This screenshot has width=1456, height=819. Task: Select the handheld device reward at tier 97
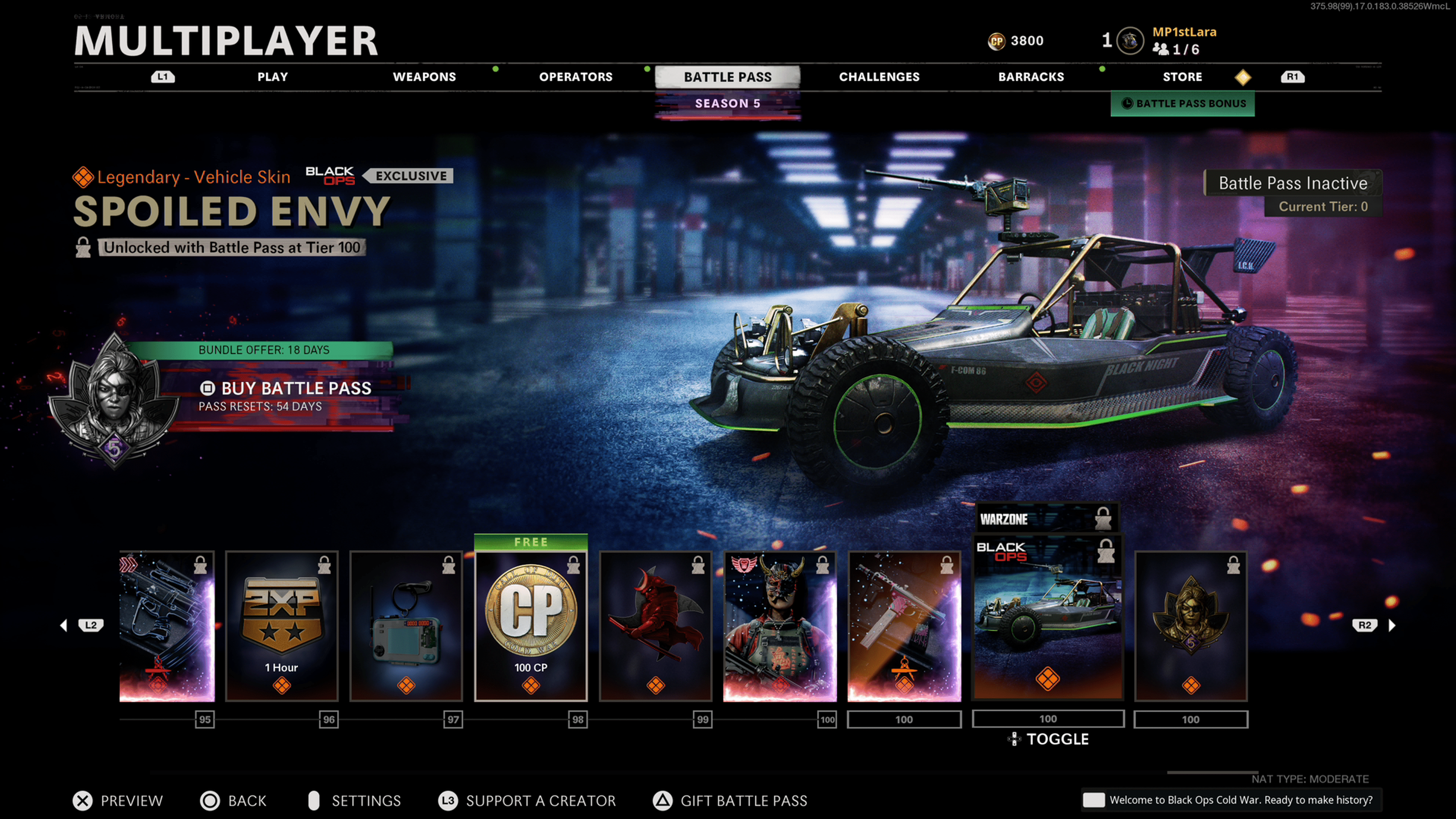pyautogui.click(x=406, y=626)
